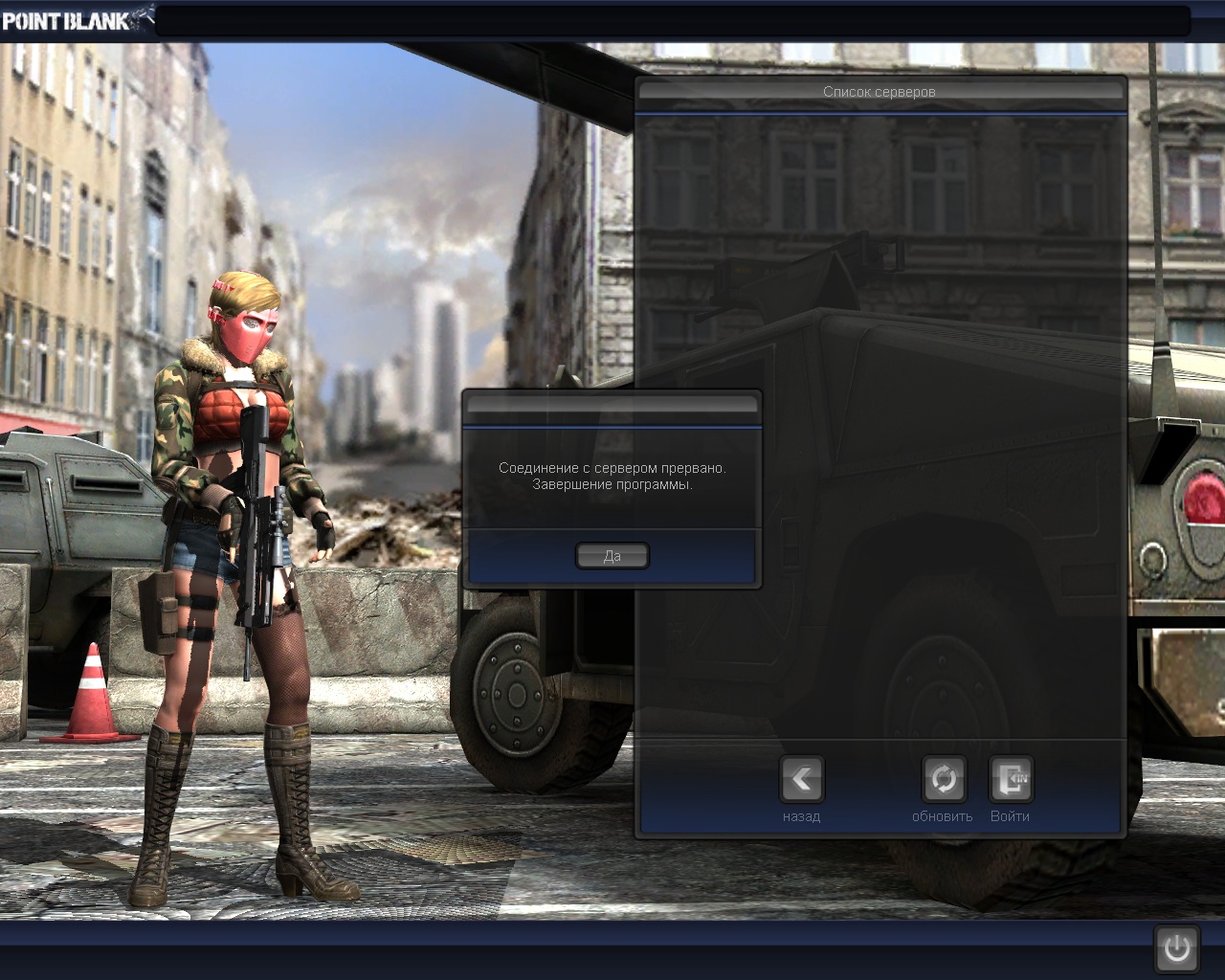This screenshot has width=1225, height=980.
Task: Go back using the назад arrow button
Action: (x=801, y=780)
